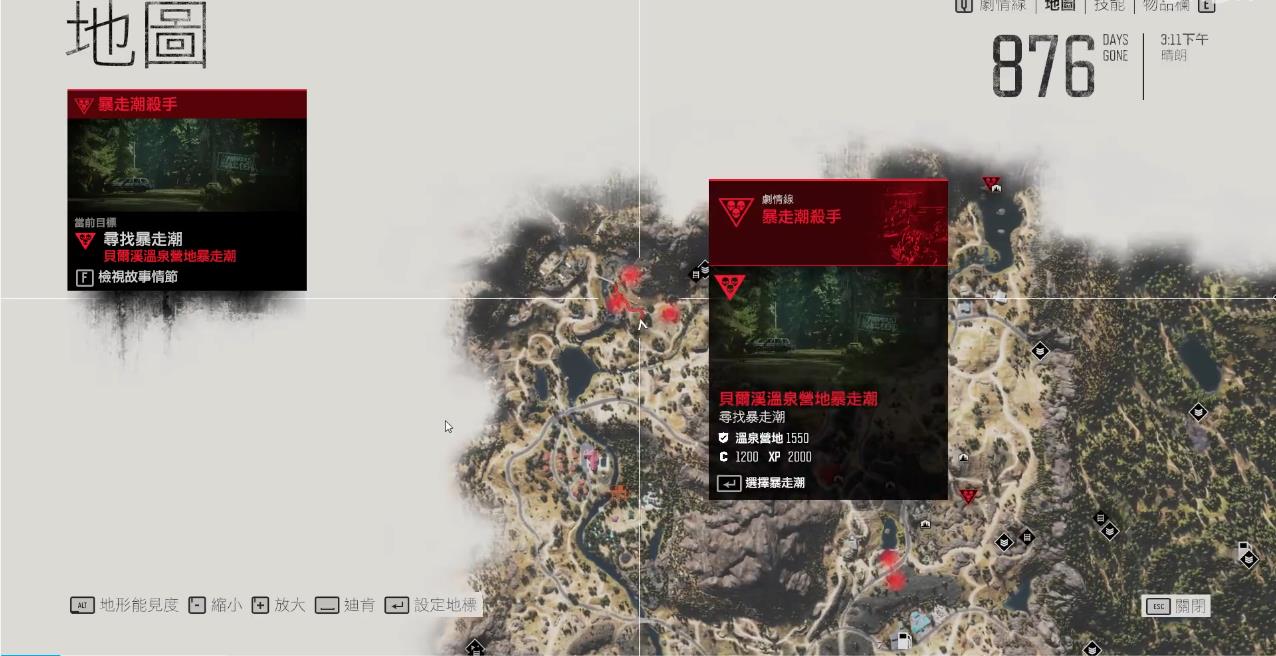Image resolution: width=1276 pixels, height=656 pixels.
Task: Select the red horde marker by the northern lake
Action: coord(991,184)
